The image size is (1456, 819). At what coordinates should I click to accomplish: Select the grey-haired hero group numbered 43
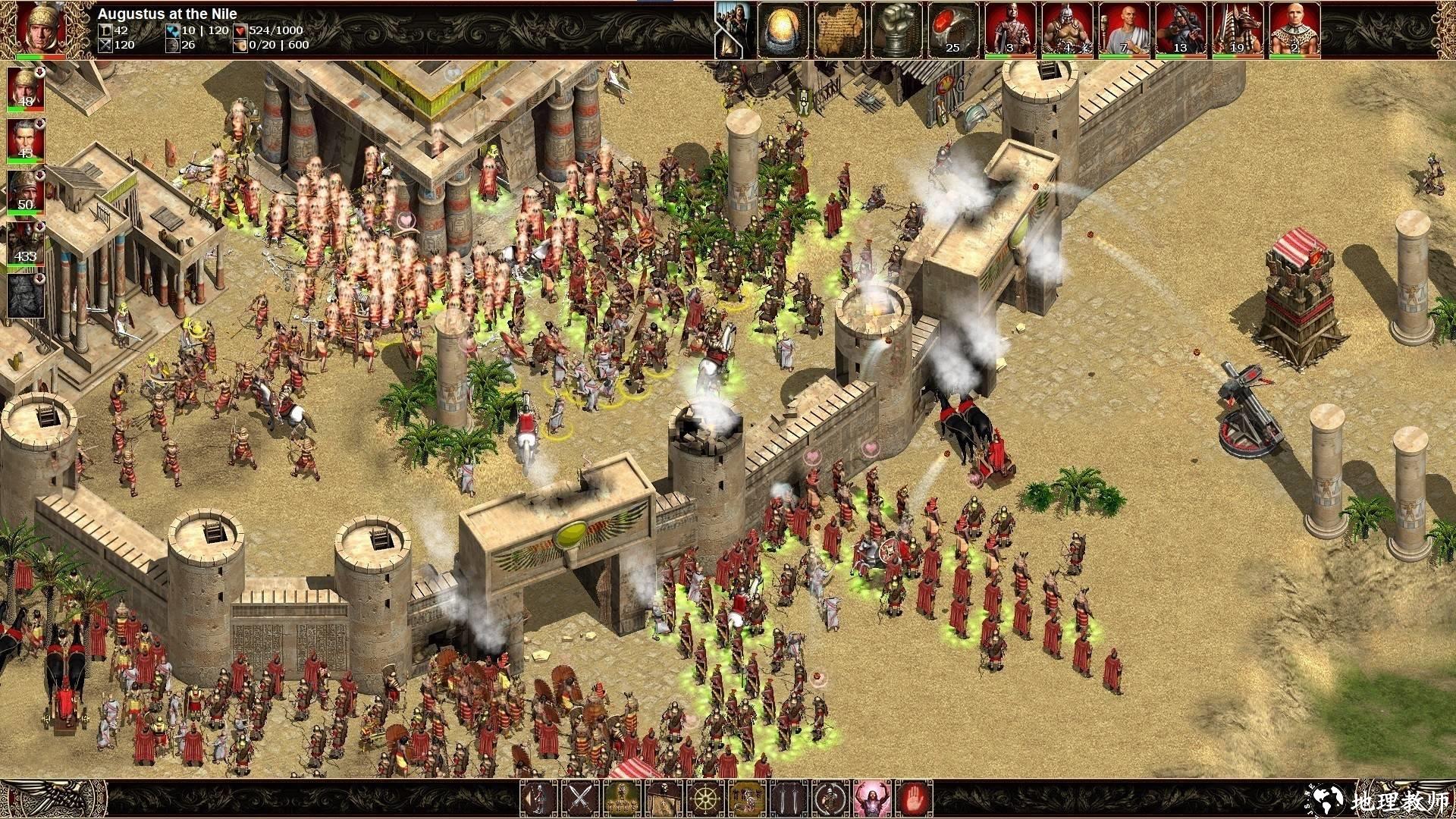pyautogui.click(x=26, y=140)
